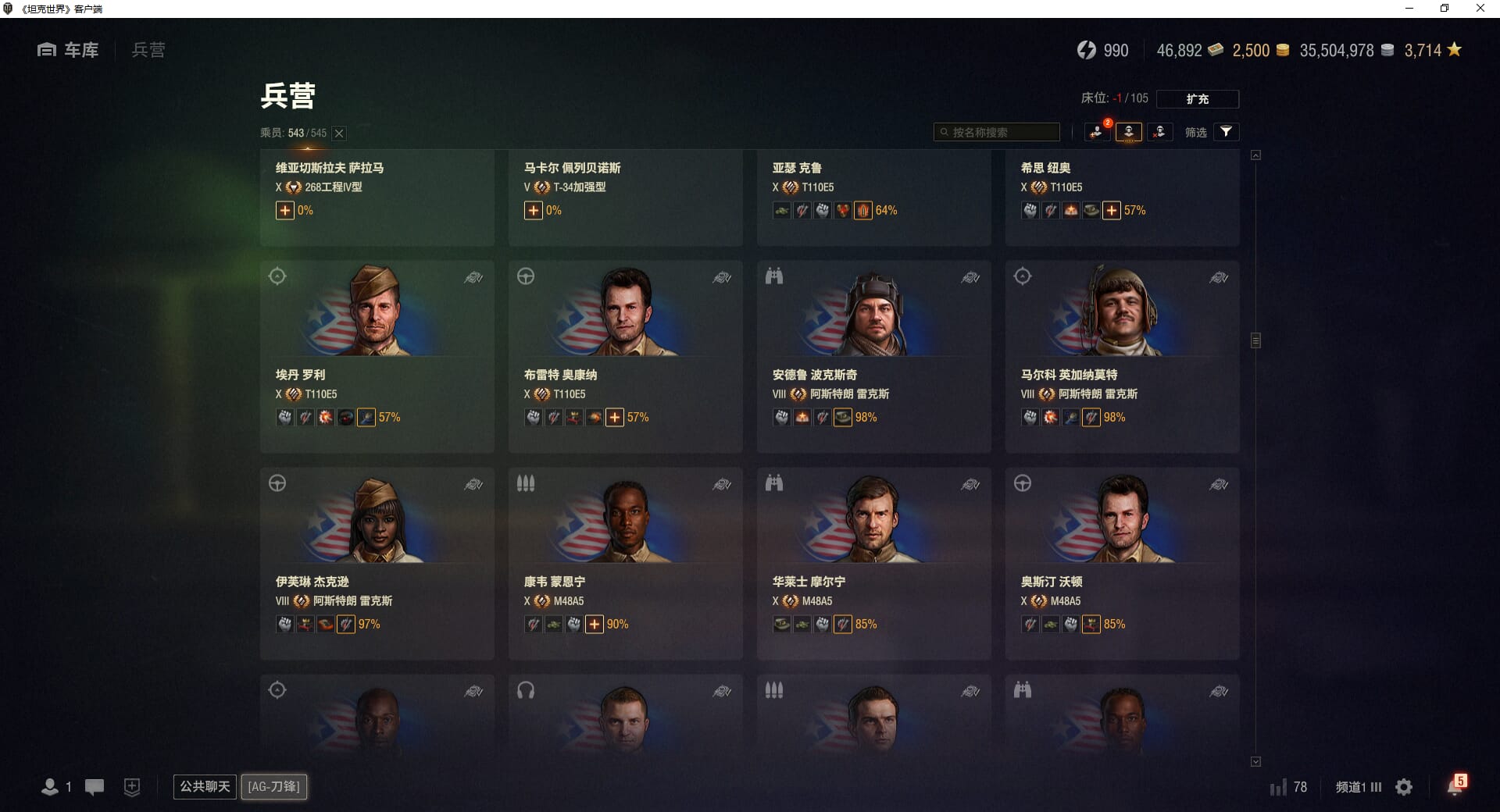Pick crew member 奥斯汀 沃顿
1500x812 pixels.
(x=1122, y=563)
